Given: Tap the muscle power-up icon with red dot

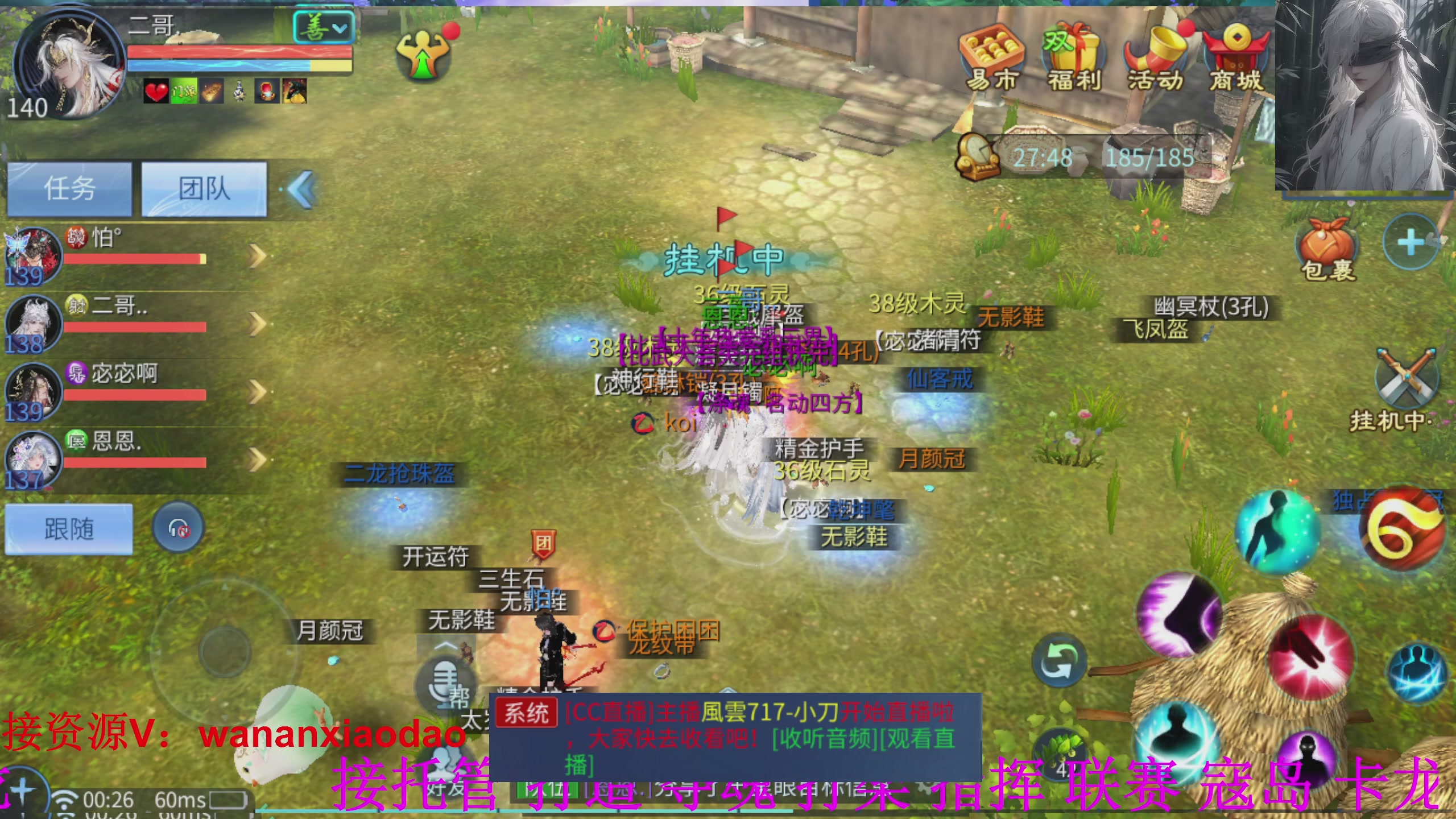Looking at the screenshot, I should click(x=421, y=54).
